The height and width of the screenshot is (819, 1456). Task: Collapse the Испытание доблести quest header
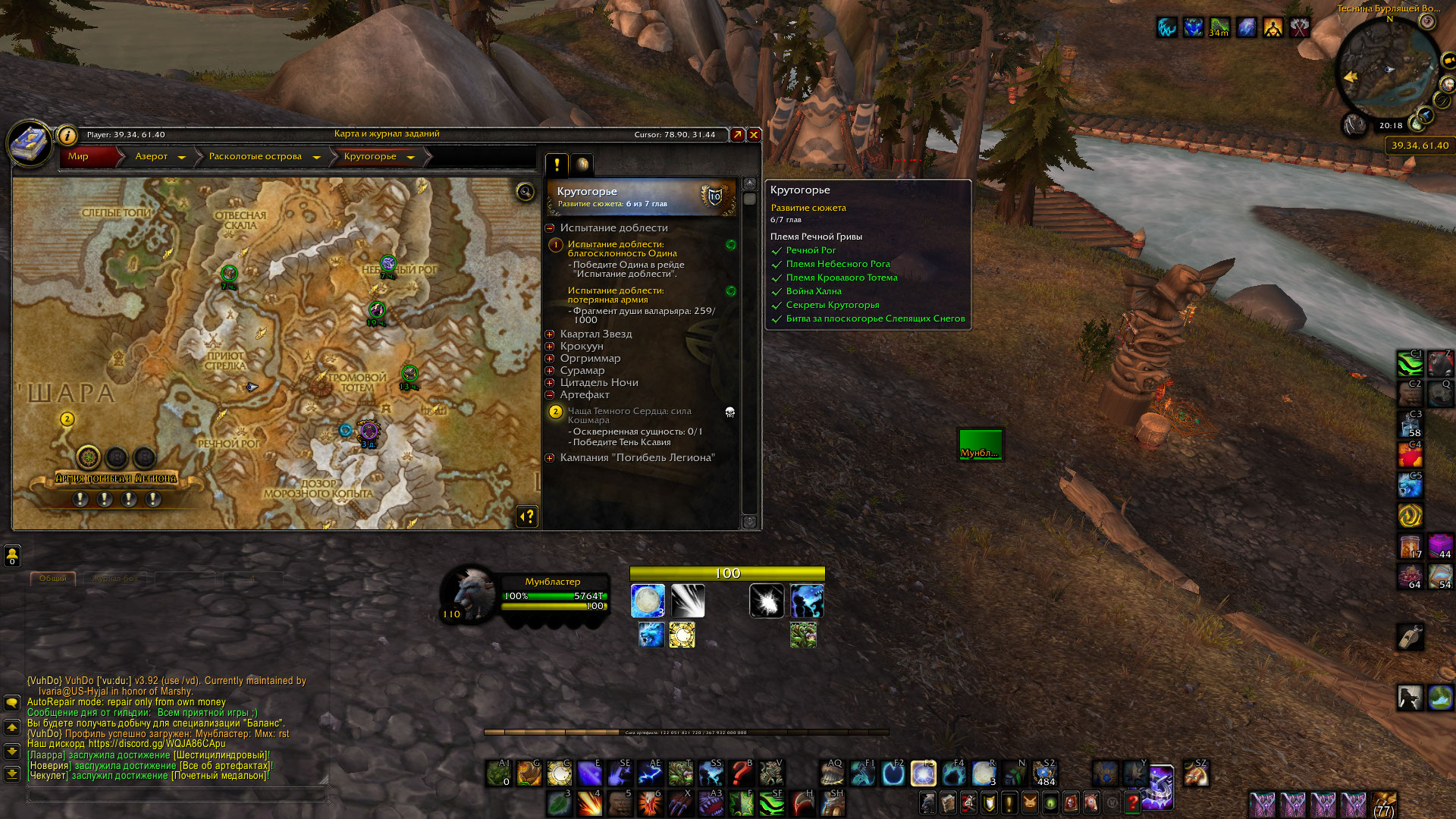coord(550,228)
